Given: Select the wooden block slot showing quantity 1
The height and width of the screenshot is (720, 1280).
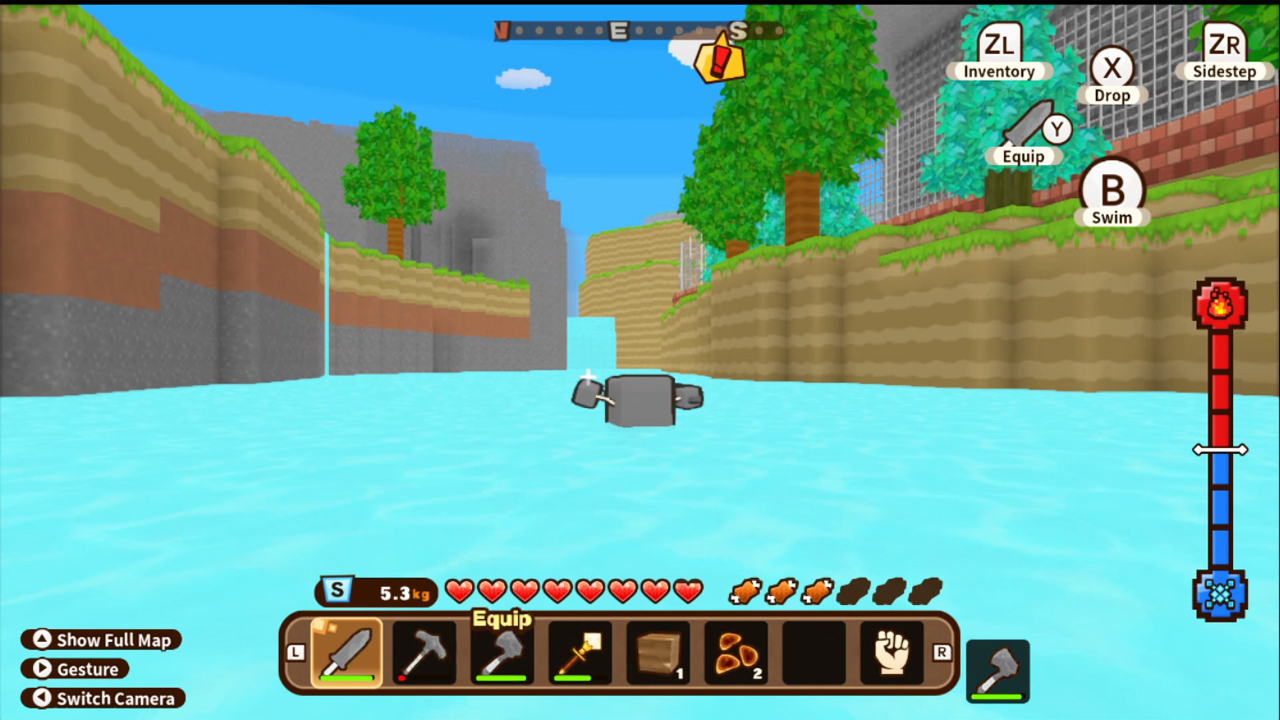Looking at the screenshot, I should [657, 652].
